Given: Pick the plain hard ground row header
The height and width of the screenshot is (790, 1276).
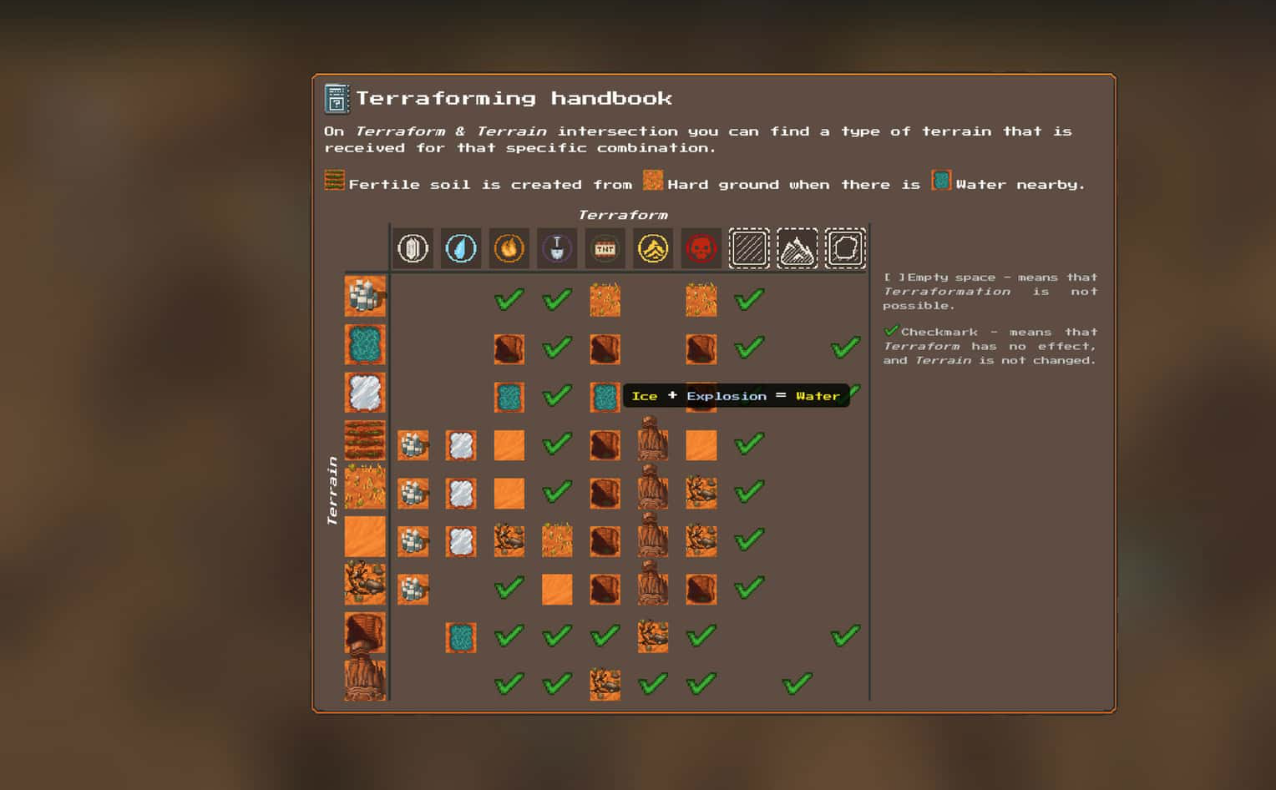Looking at the screenshot, I should tap(365, 537).
